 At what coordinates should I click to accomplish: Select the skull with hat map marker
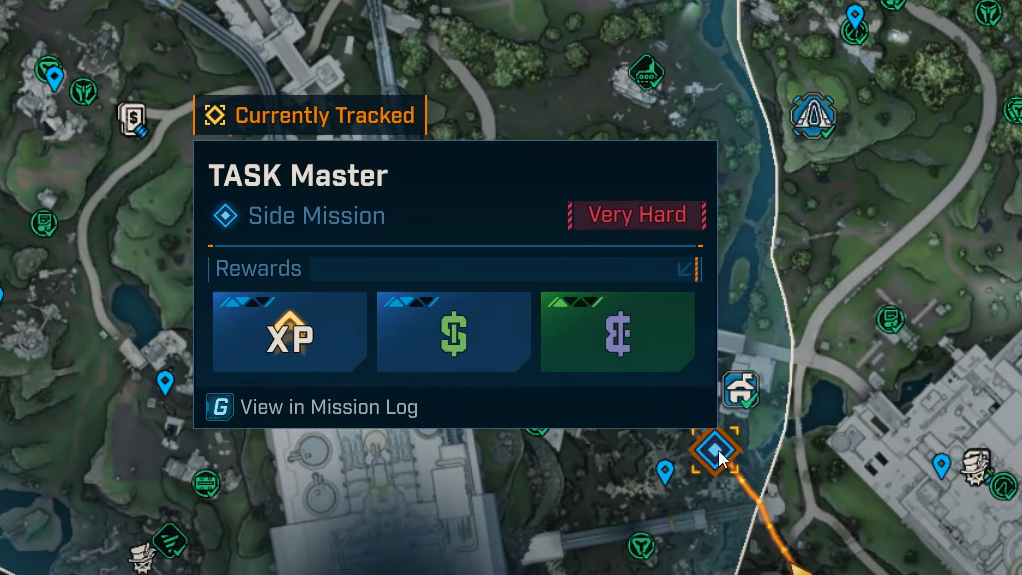[976, 465]
